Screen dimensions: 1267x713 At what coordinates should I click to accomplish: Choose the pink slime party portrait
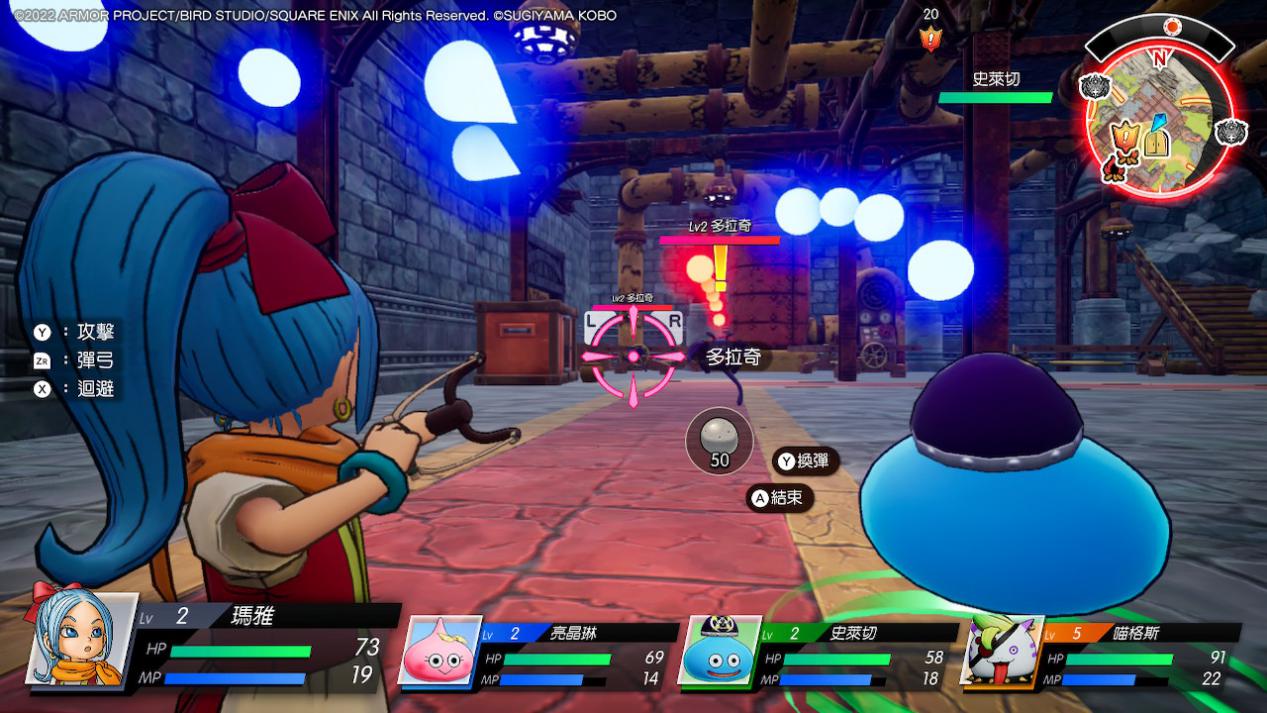[x=440, y=650]
